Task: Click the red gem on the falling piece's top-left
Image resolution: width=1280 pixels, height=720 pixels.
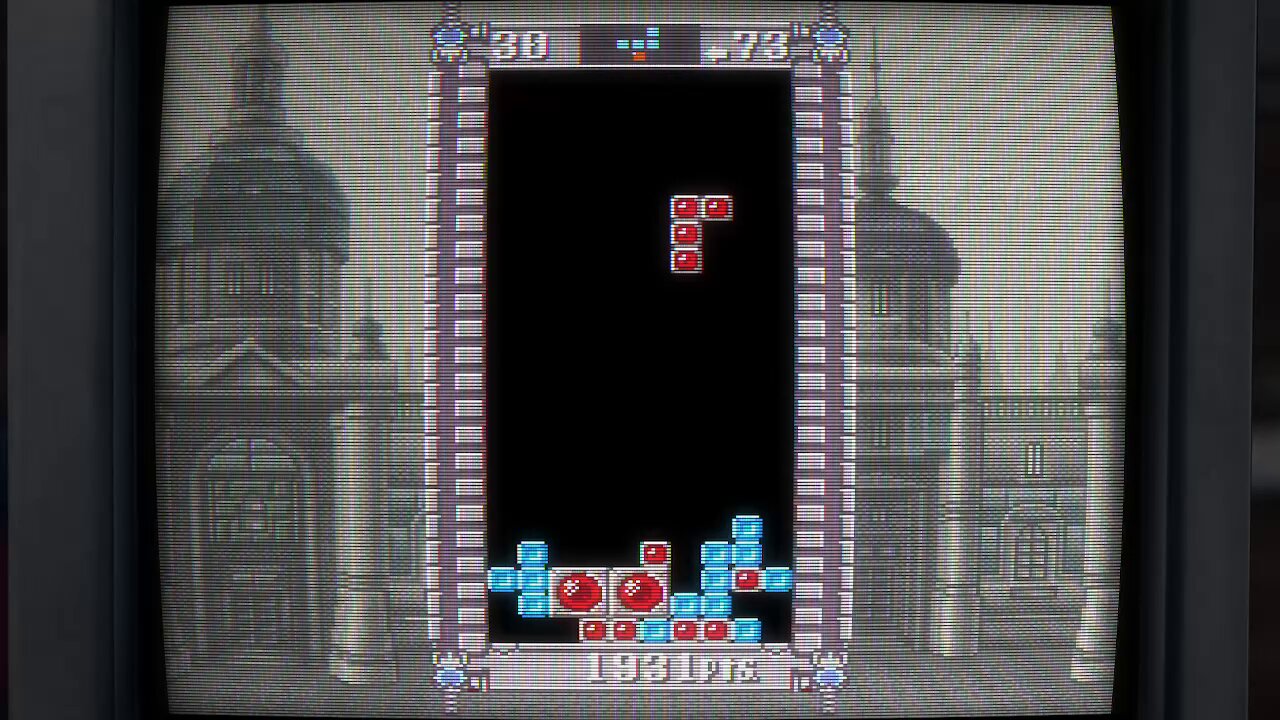Action: (x=687, y=208)
